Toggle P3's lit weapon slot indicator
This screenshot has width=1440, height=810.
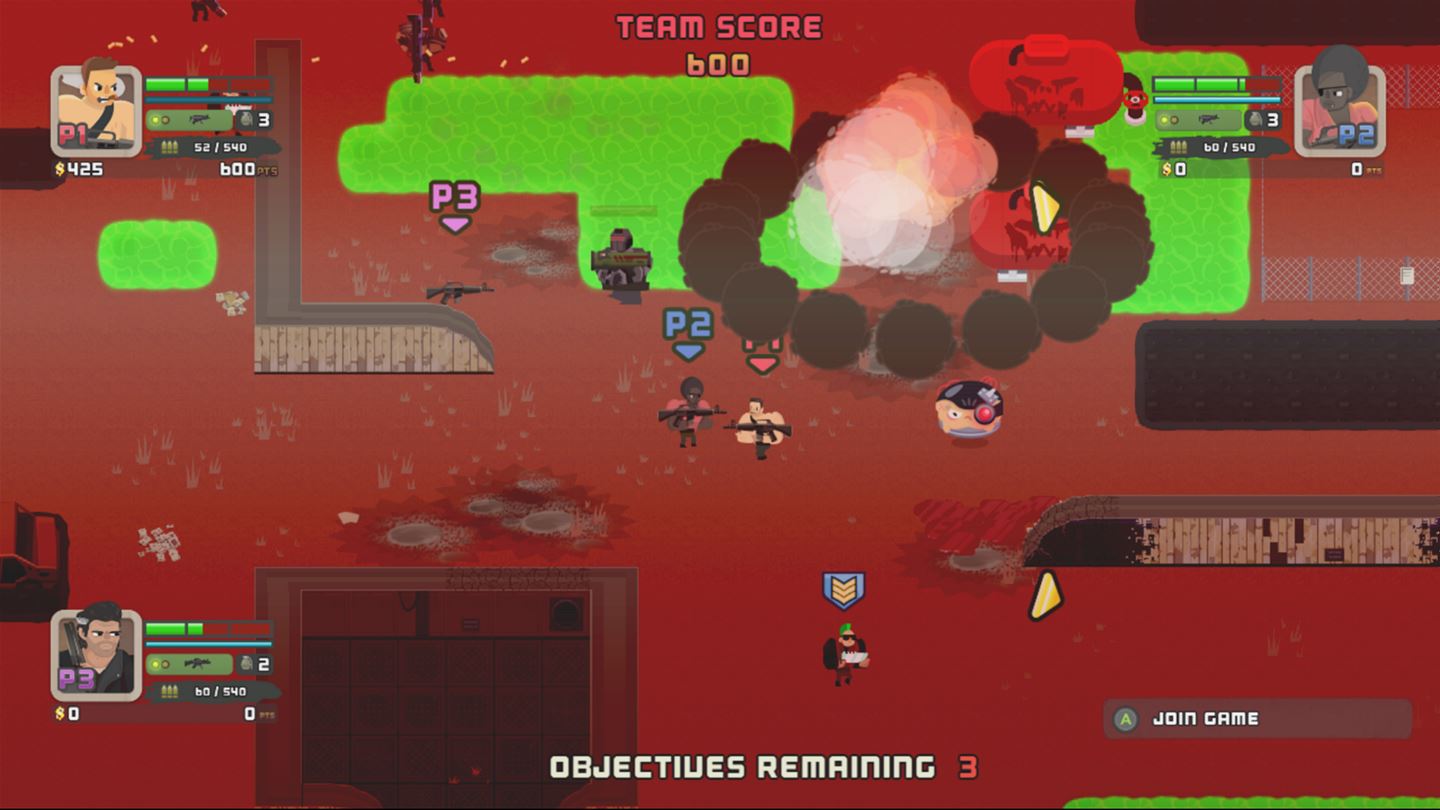[x=156, y=663]
